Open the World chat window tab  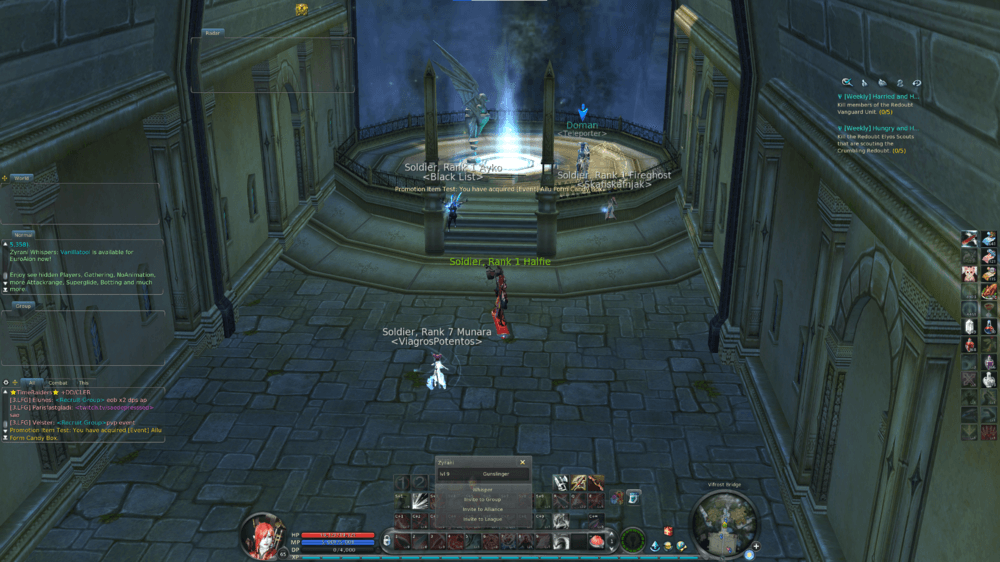[x=21, y=178]
